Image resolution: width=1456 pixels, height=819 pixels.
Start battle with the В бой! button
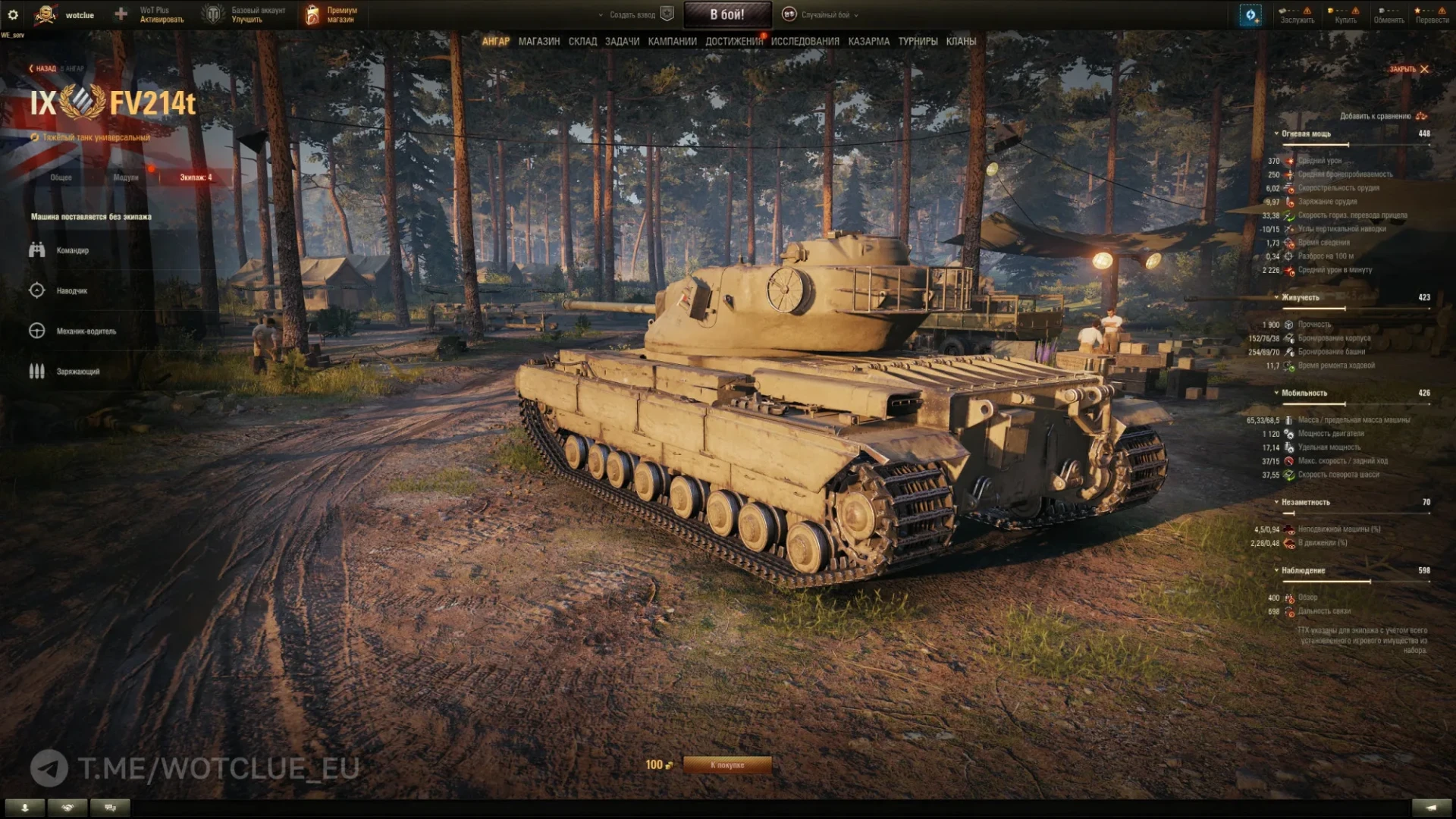[726, 14]
